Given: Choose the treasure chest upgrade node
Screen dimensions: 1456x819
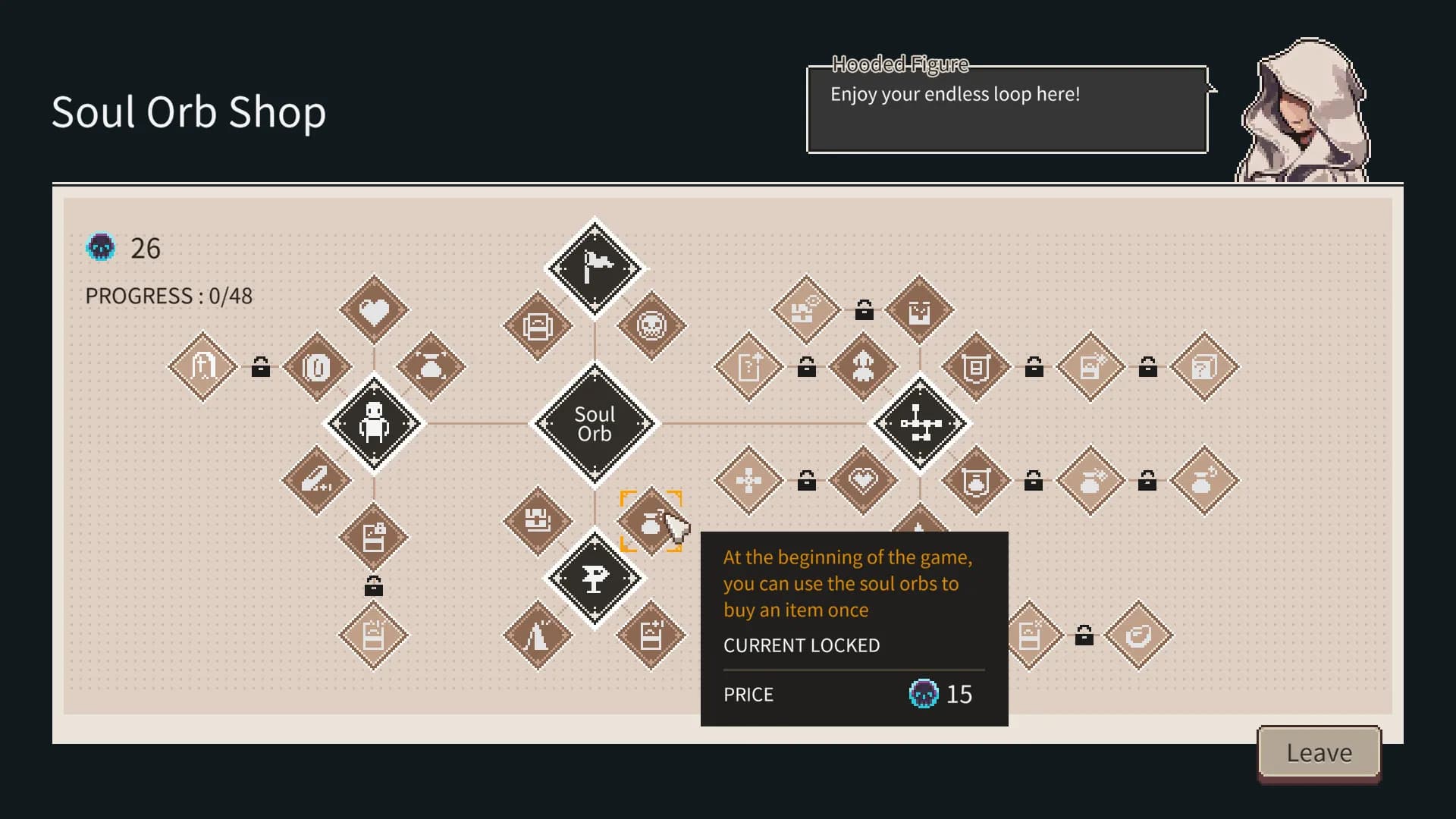Looking at the screenshot, I should pos(538,522).
